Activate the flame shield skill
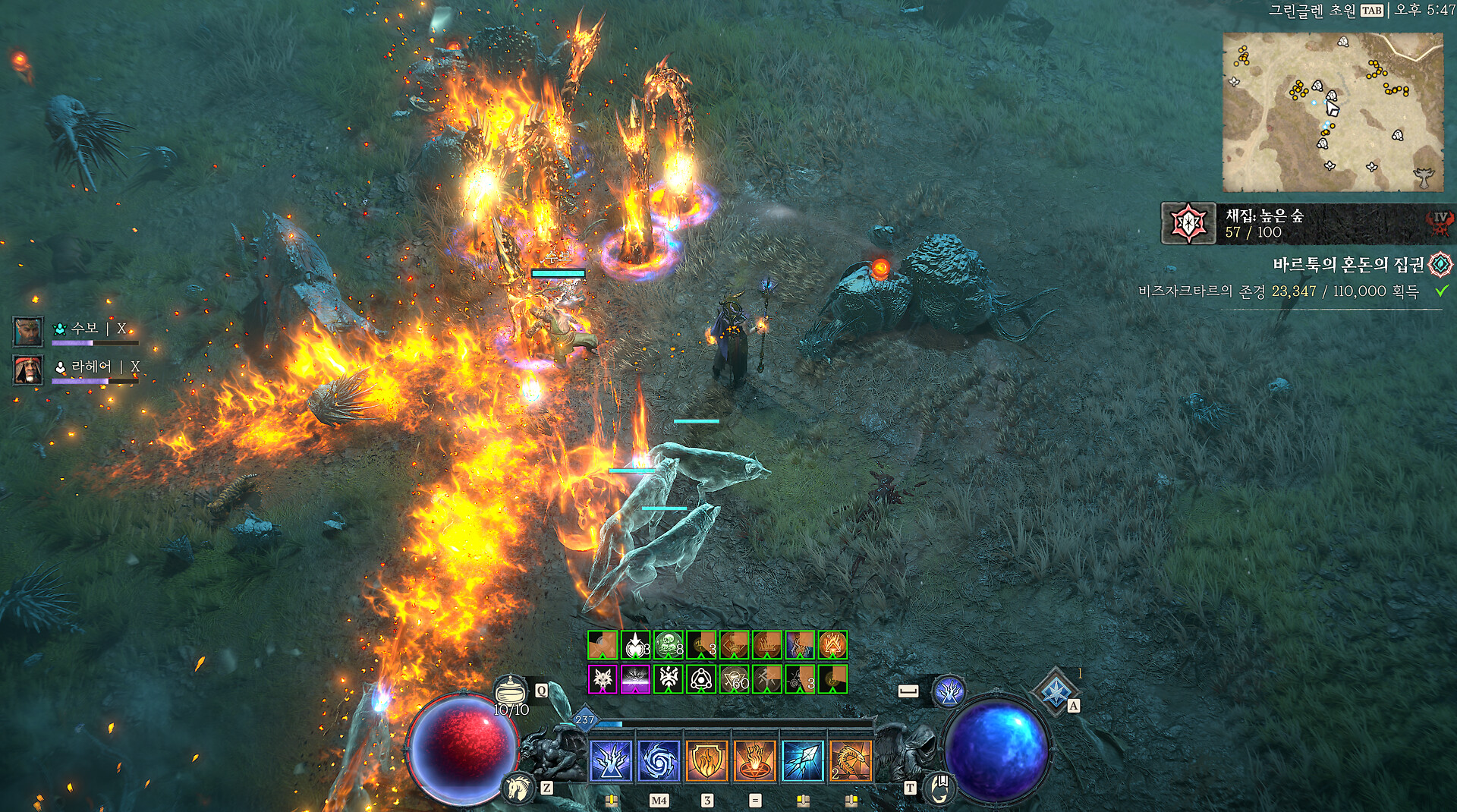Viewport: 1457px width, 812px height. 706,761
